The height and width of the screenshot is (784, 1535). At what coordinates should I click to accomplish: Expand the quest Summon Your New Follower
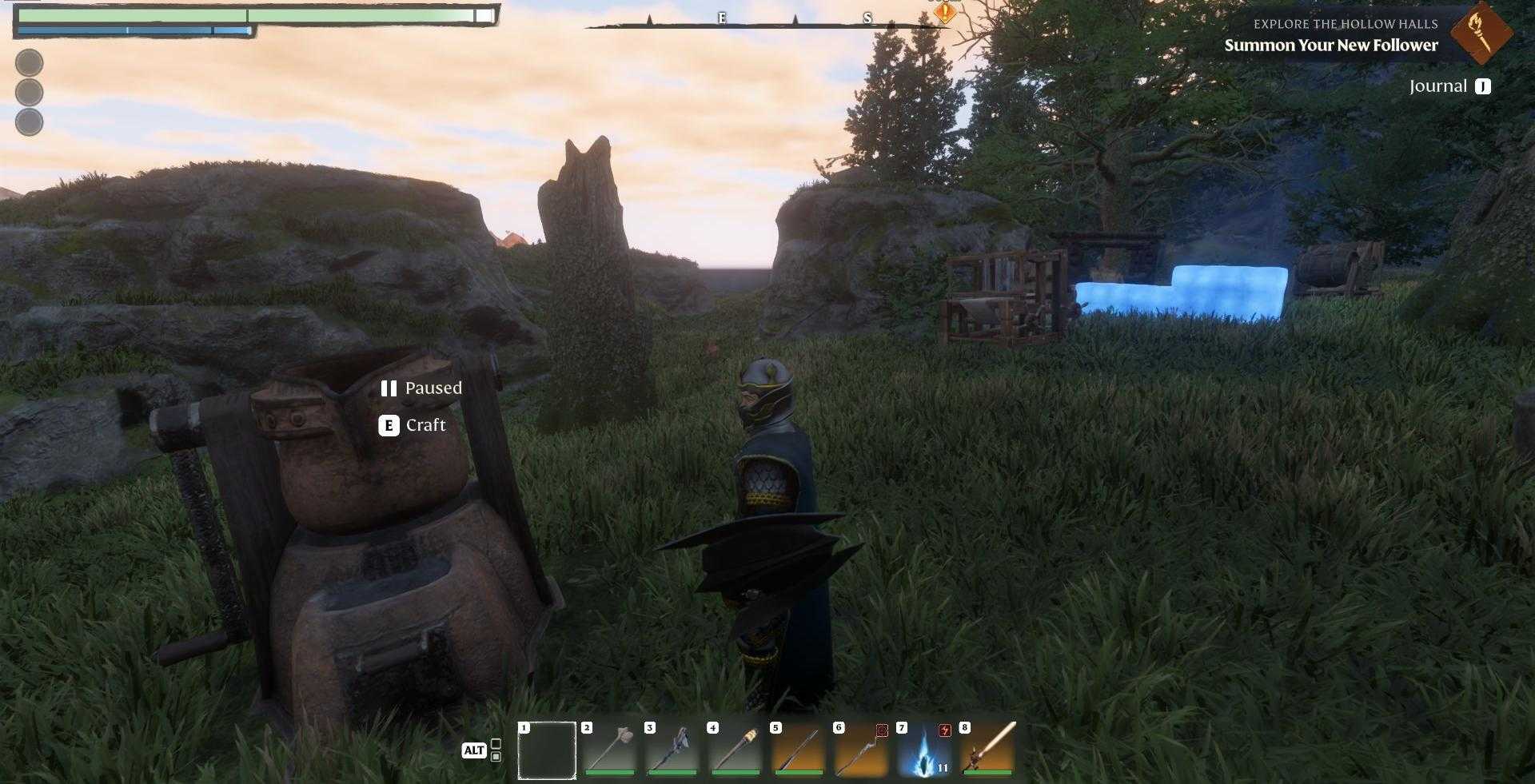point(1330,46)
